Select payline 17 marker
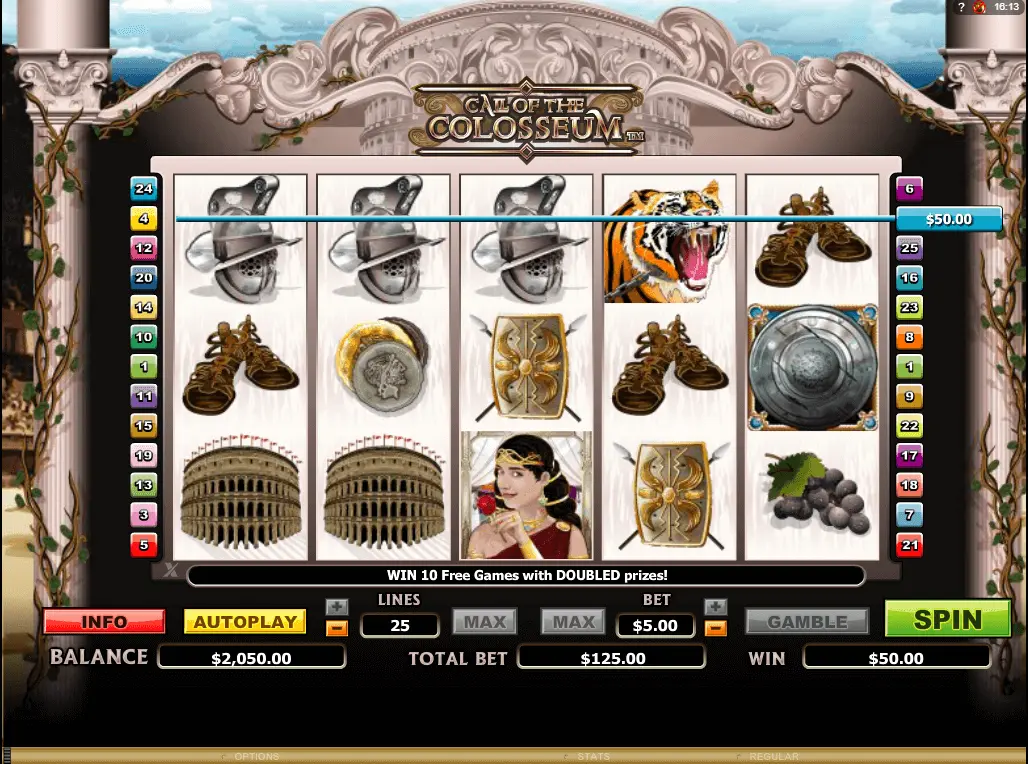The image size is (1028, 764). [909, 456]
